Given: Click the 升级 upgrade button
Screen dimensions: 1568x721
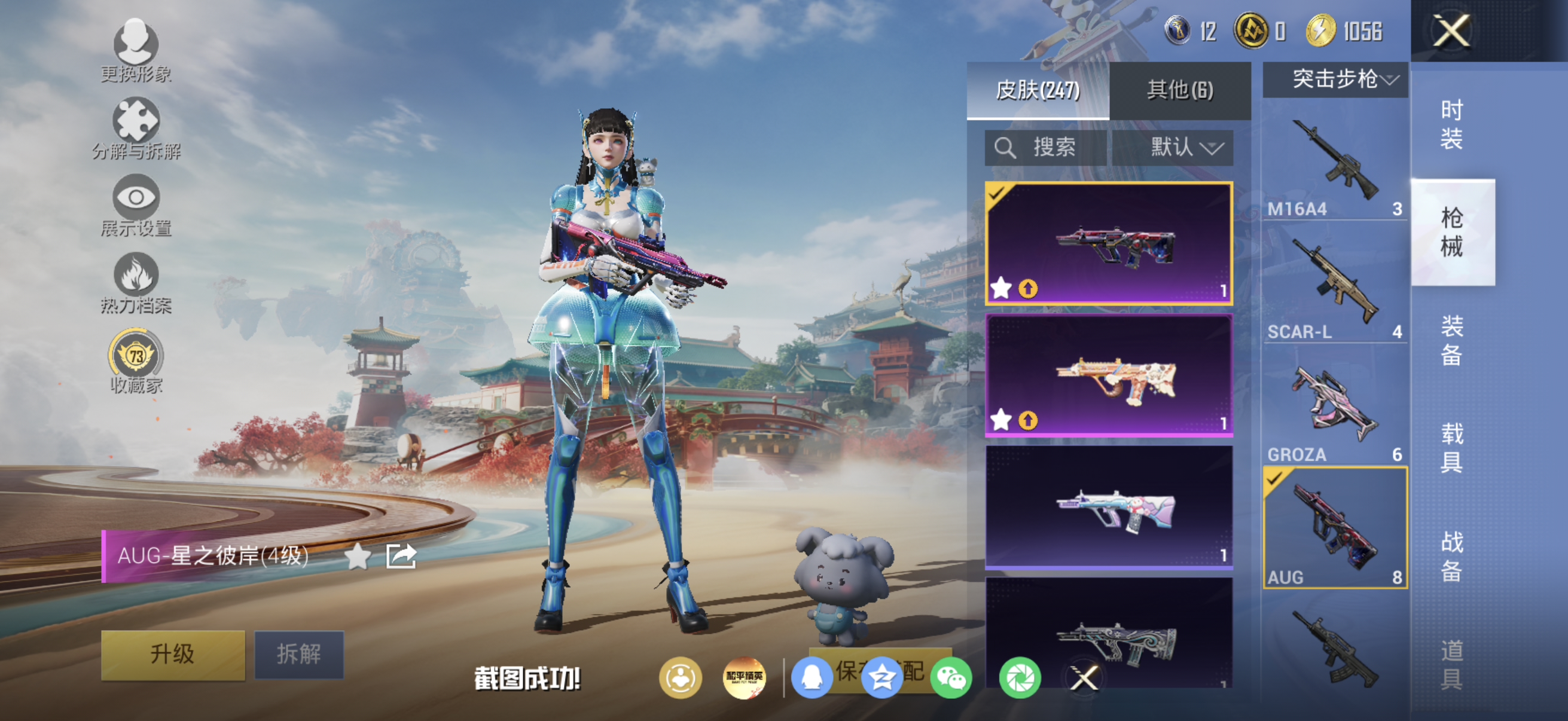Looking at the screenshot, I should 173,654.
